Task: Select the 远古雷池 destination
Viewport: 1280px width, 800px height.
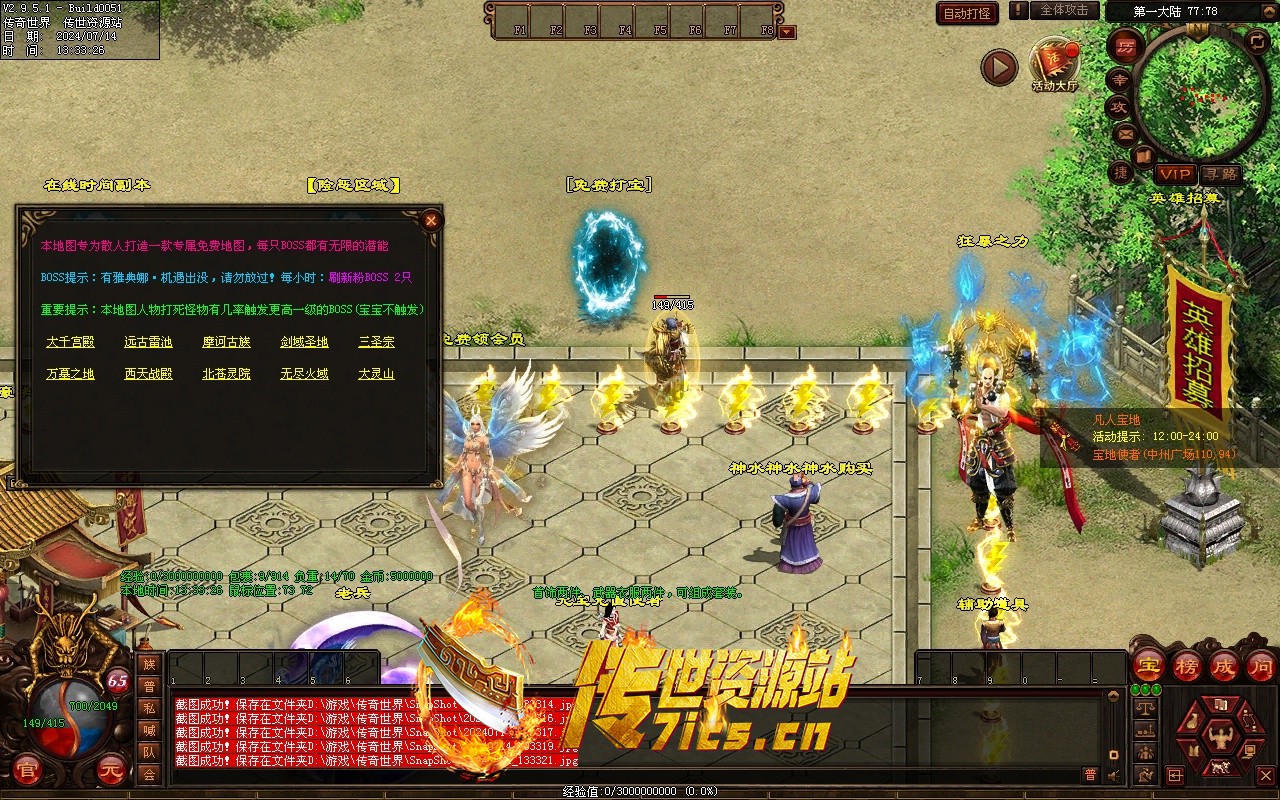Action: pyautogui.click(x=148, y=342)
